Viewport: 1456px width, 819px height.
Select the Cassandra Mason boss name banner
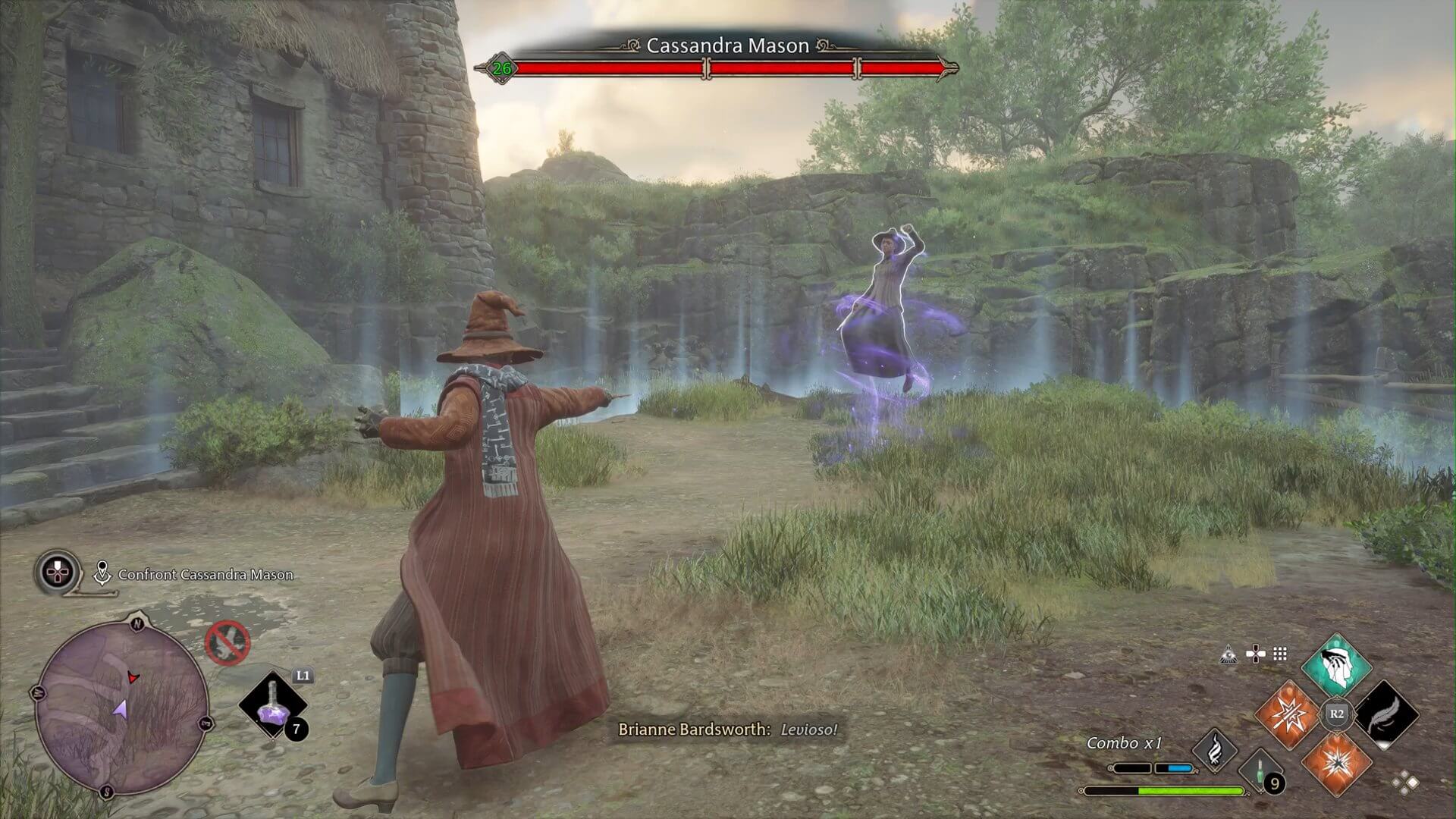pyautogui.click(x=728, y=45)
